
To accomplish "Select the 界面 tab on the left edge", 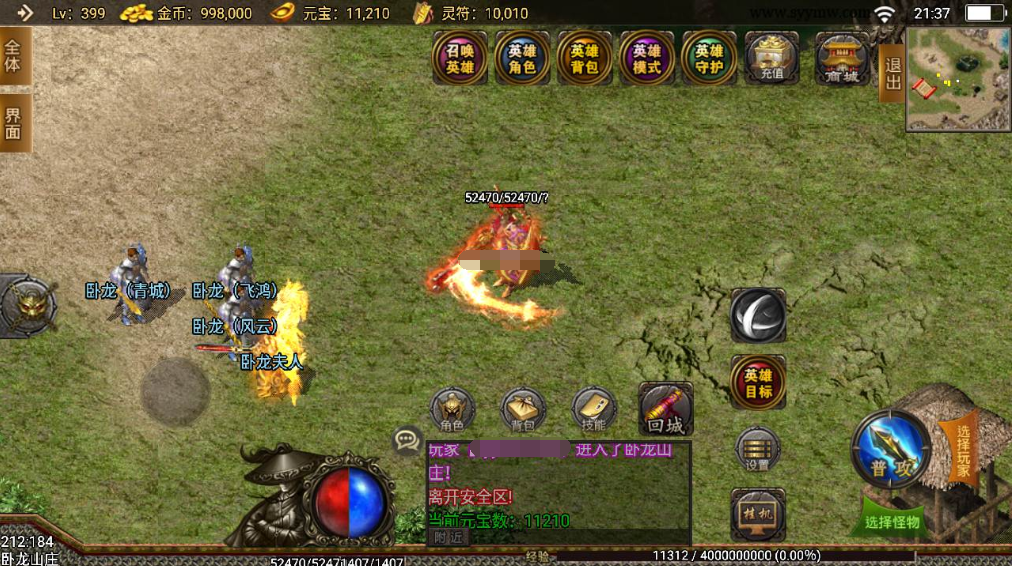I will pos(14,124).
